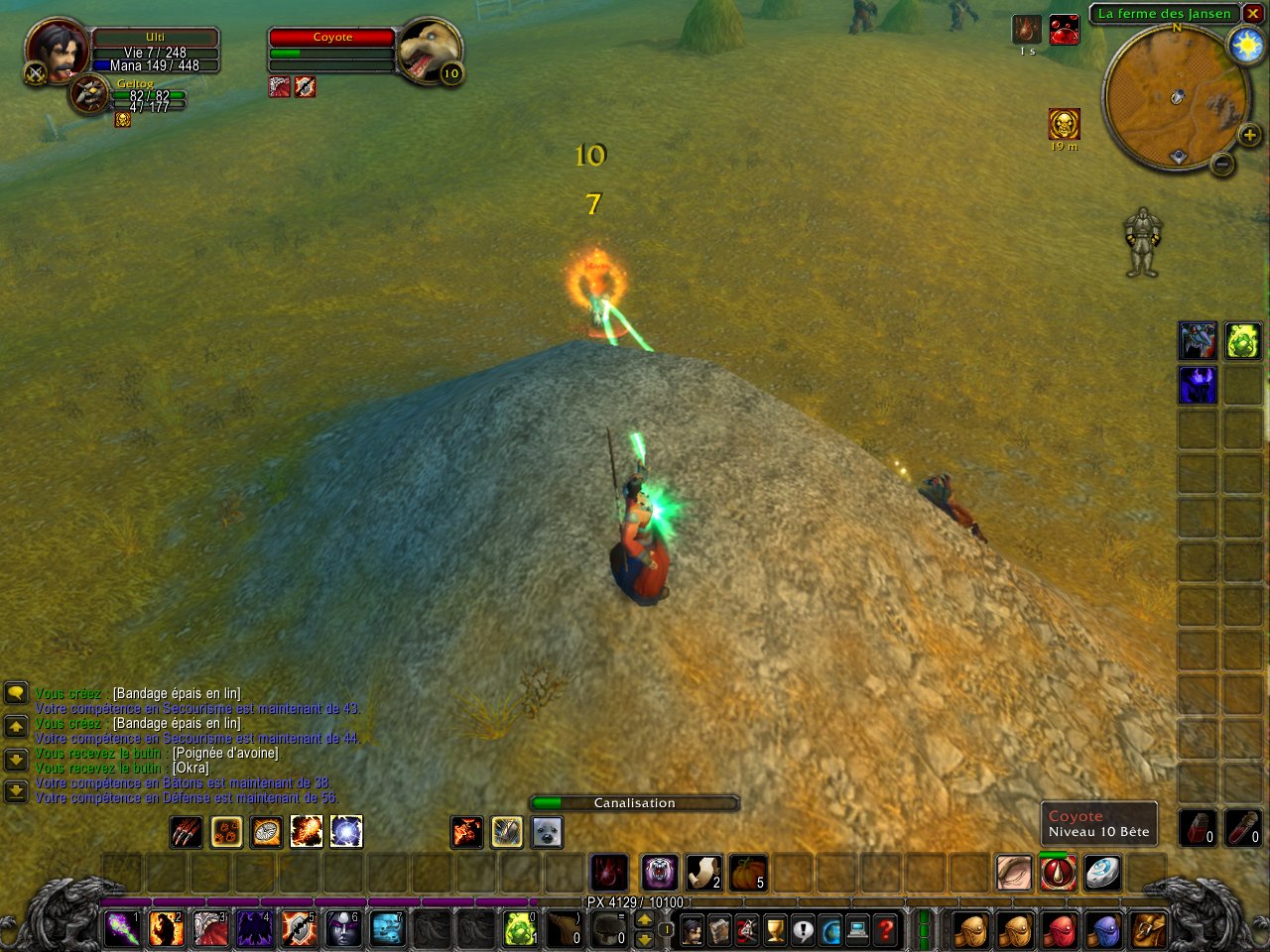This screenshot has width=1270, height=952.
Task: Cast the green bolt spell in slot 1
Action: pos(123,929)
